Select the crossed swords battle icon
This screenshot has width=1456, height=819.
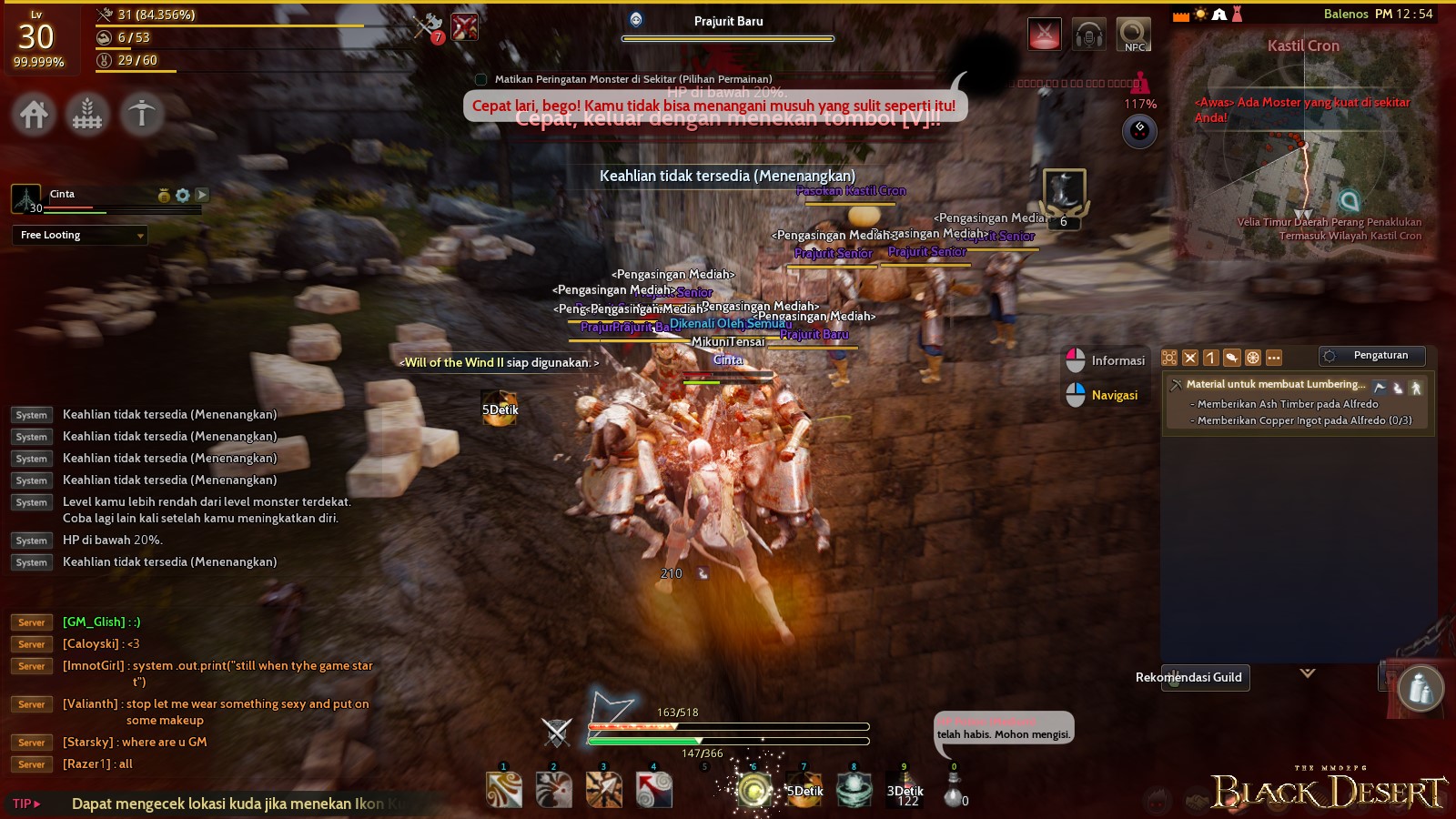(1044, 34)
